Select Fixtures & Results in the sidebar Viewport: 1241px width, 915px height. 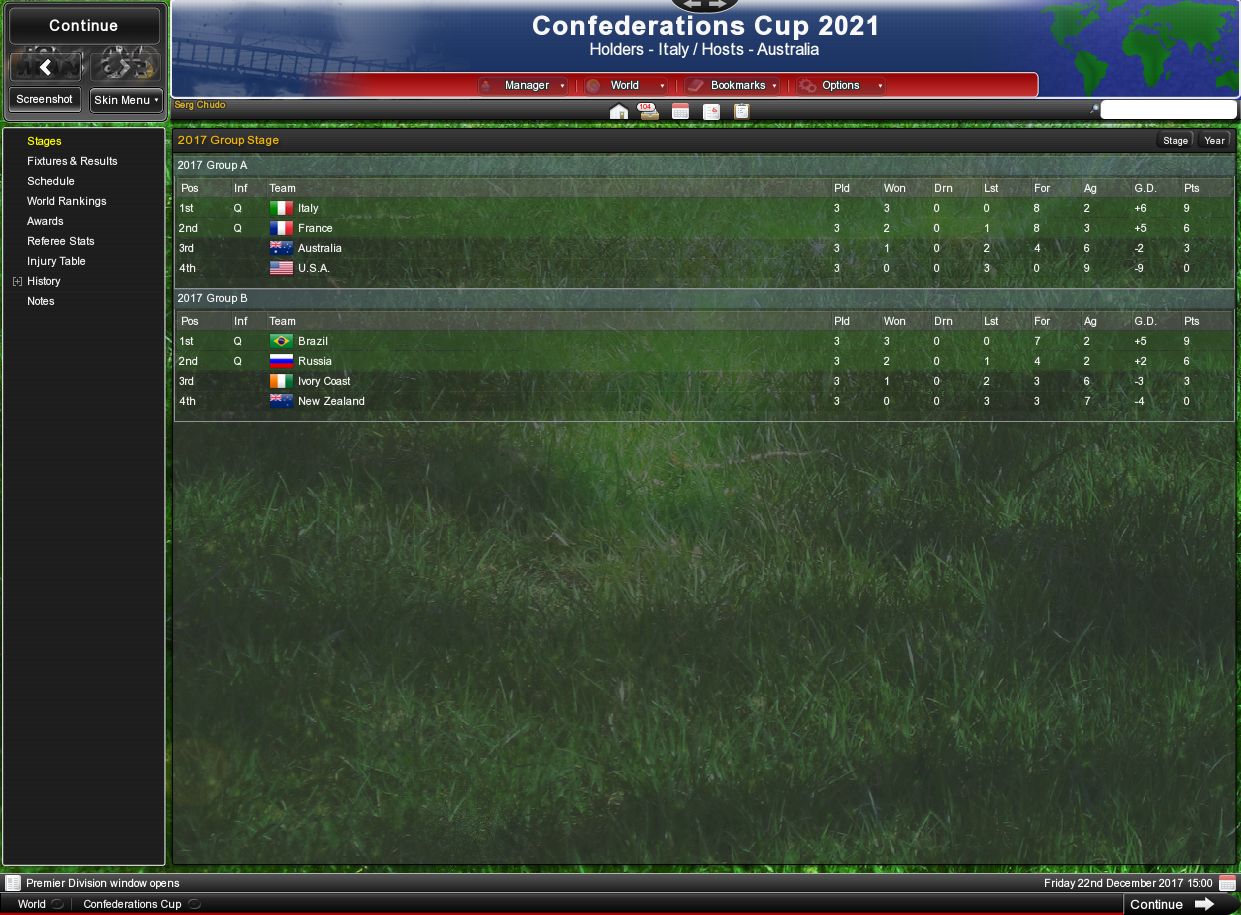[72, 161]
